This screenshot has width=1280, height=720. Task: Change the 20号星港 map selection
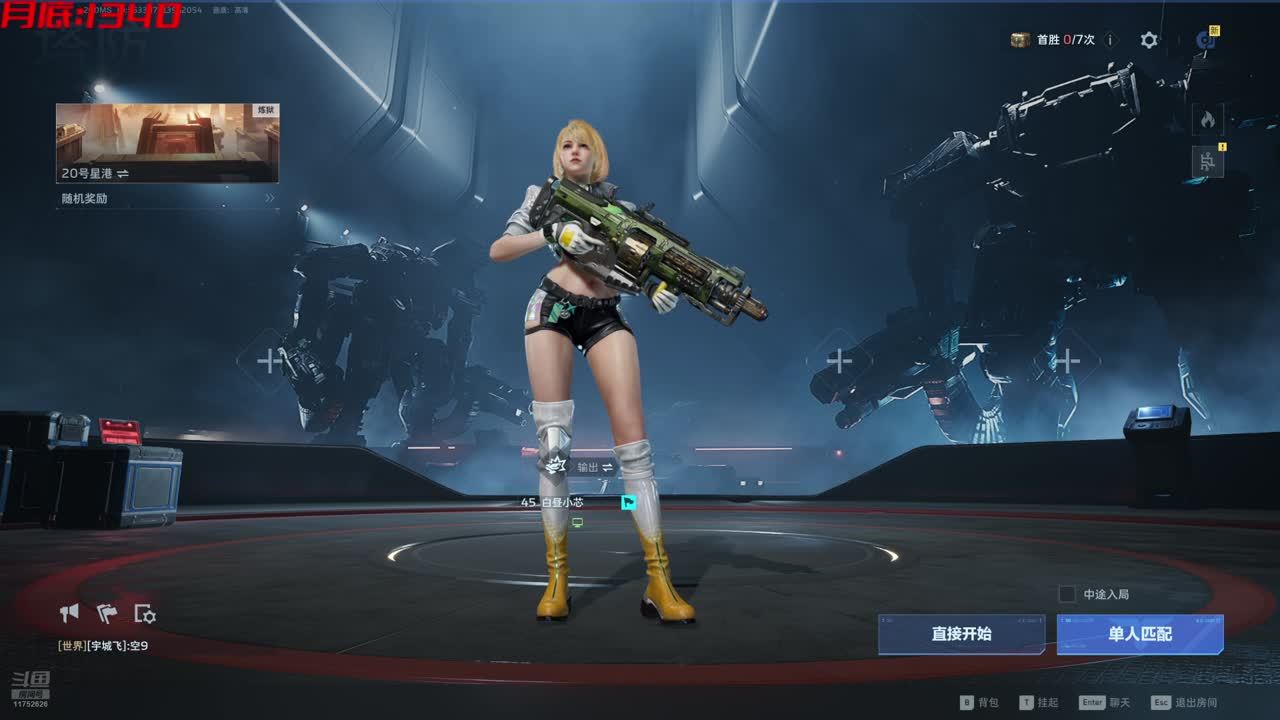[167, 143]
